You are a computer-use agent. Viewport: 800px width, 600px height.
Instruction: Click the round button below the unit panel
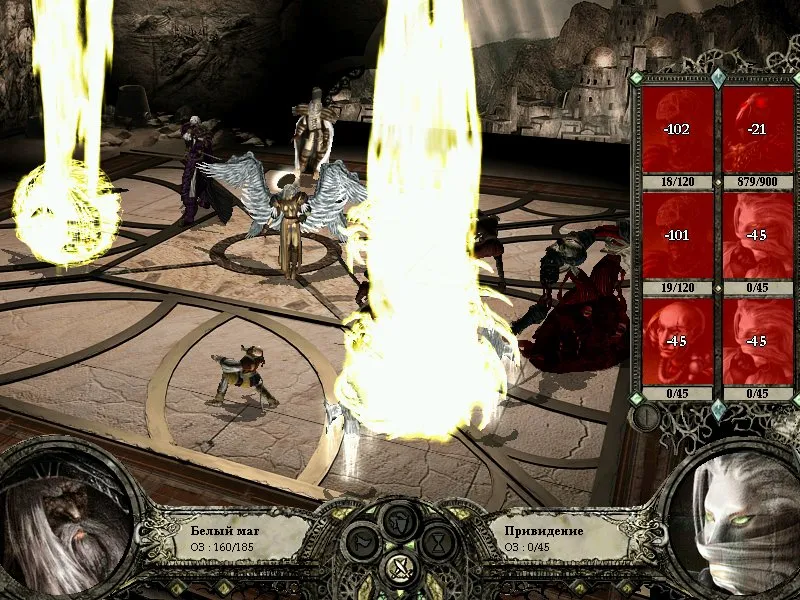click(647, 417)
